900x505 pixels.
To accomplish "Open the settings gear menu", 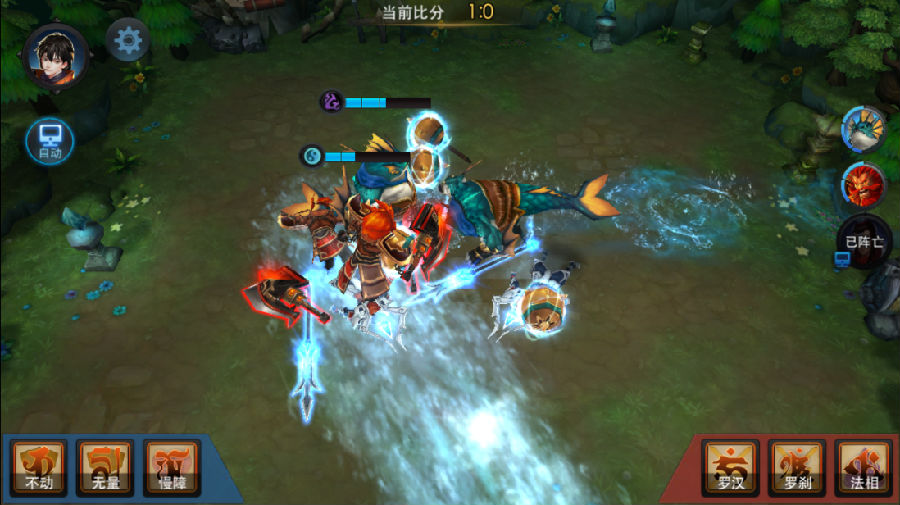I will (129, 41).
